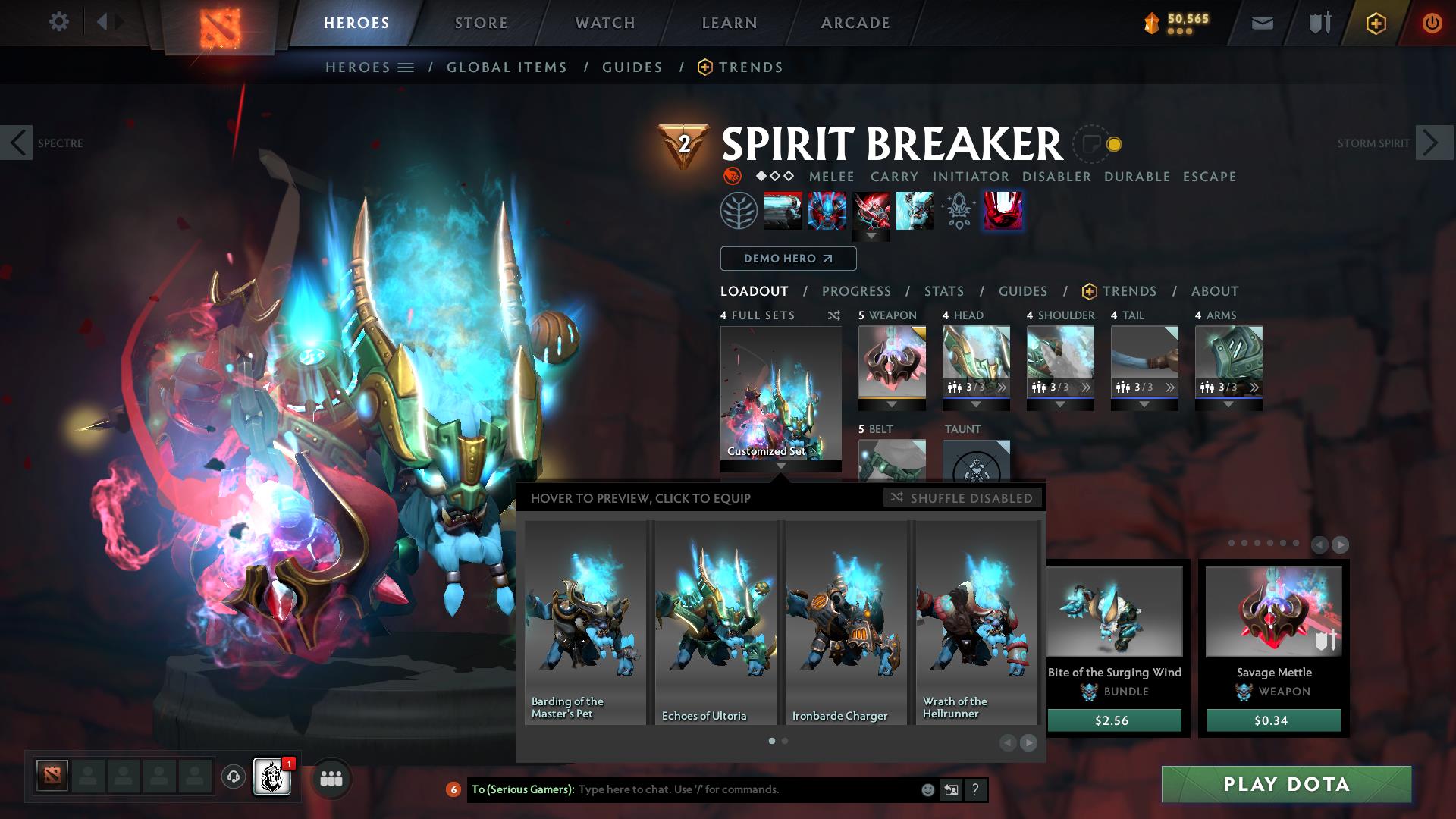Click the power button to exit
Image resolution: width=1456 pixels, height=819 pixels.
pos(1431,22)
